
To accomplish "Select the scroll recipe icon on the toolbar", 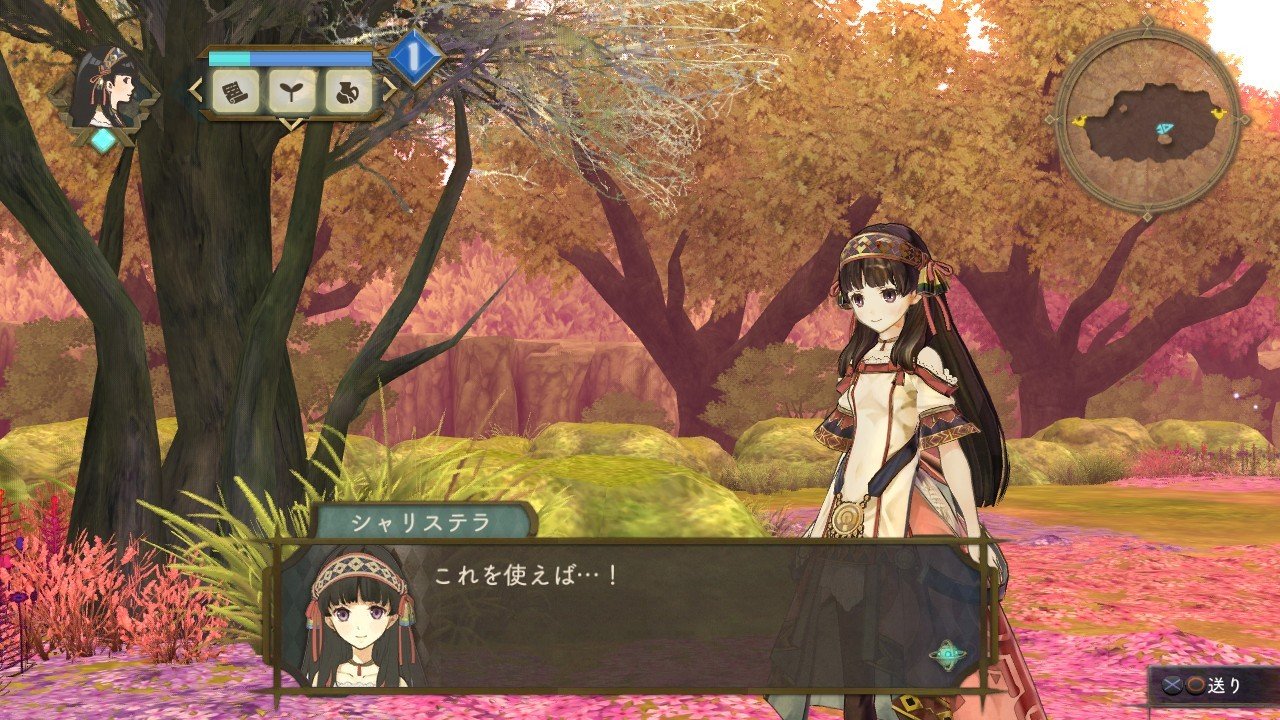I will [234, 91].
